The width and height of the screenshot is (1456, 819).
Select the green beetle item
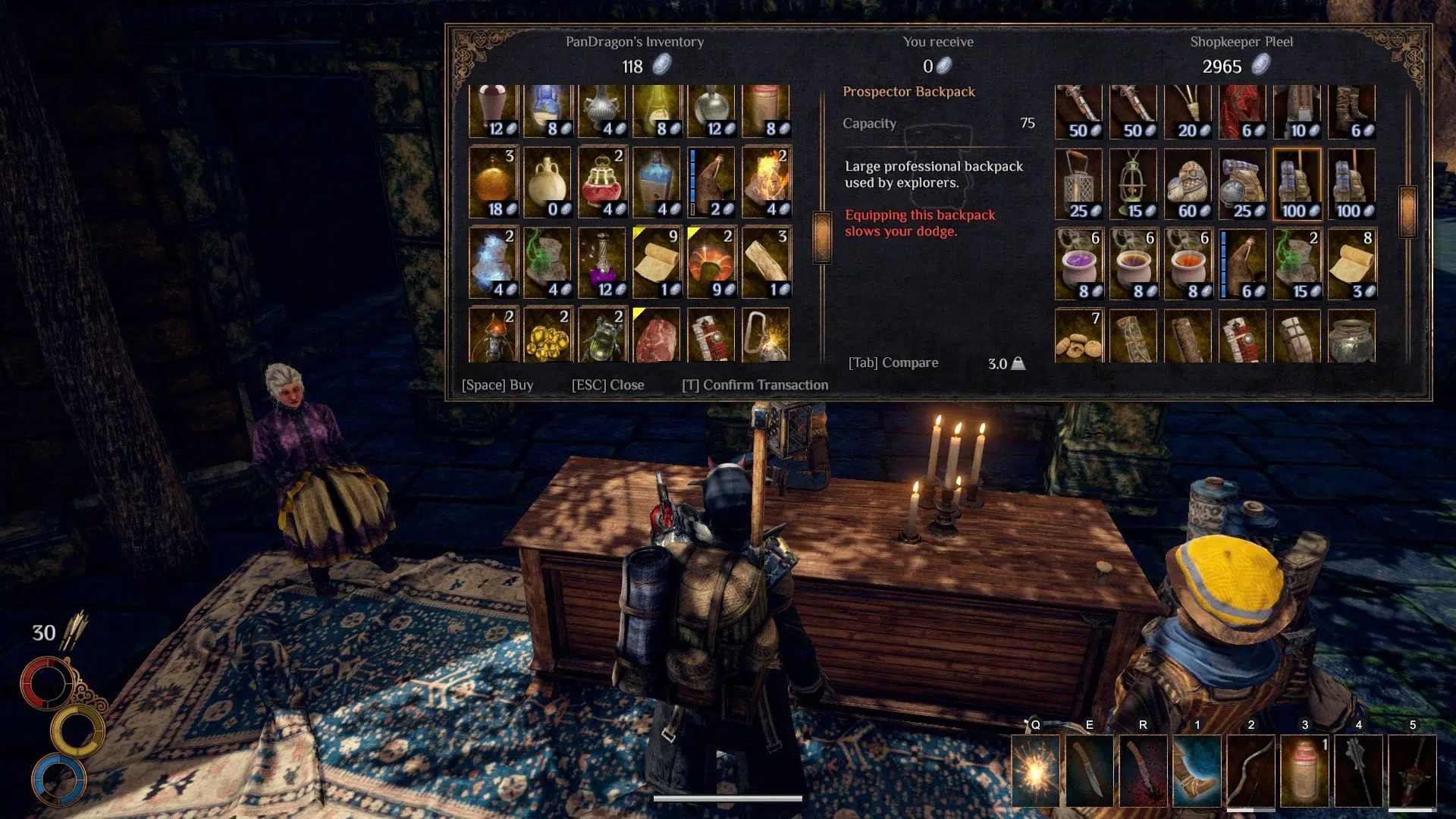coord(602,336)
